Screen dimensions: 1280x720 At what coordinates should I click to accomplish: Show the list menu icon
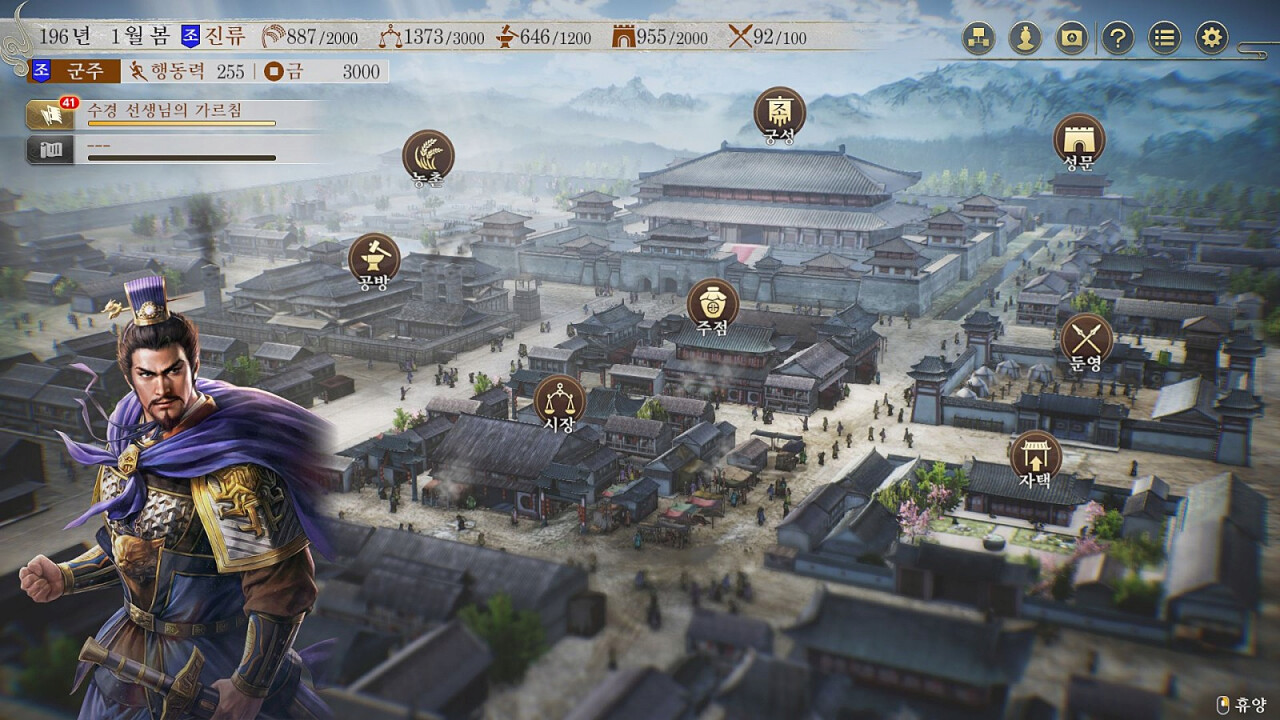click(1165, 39)
